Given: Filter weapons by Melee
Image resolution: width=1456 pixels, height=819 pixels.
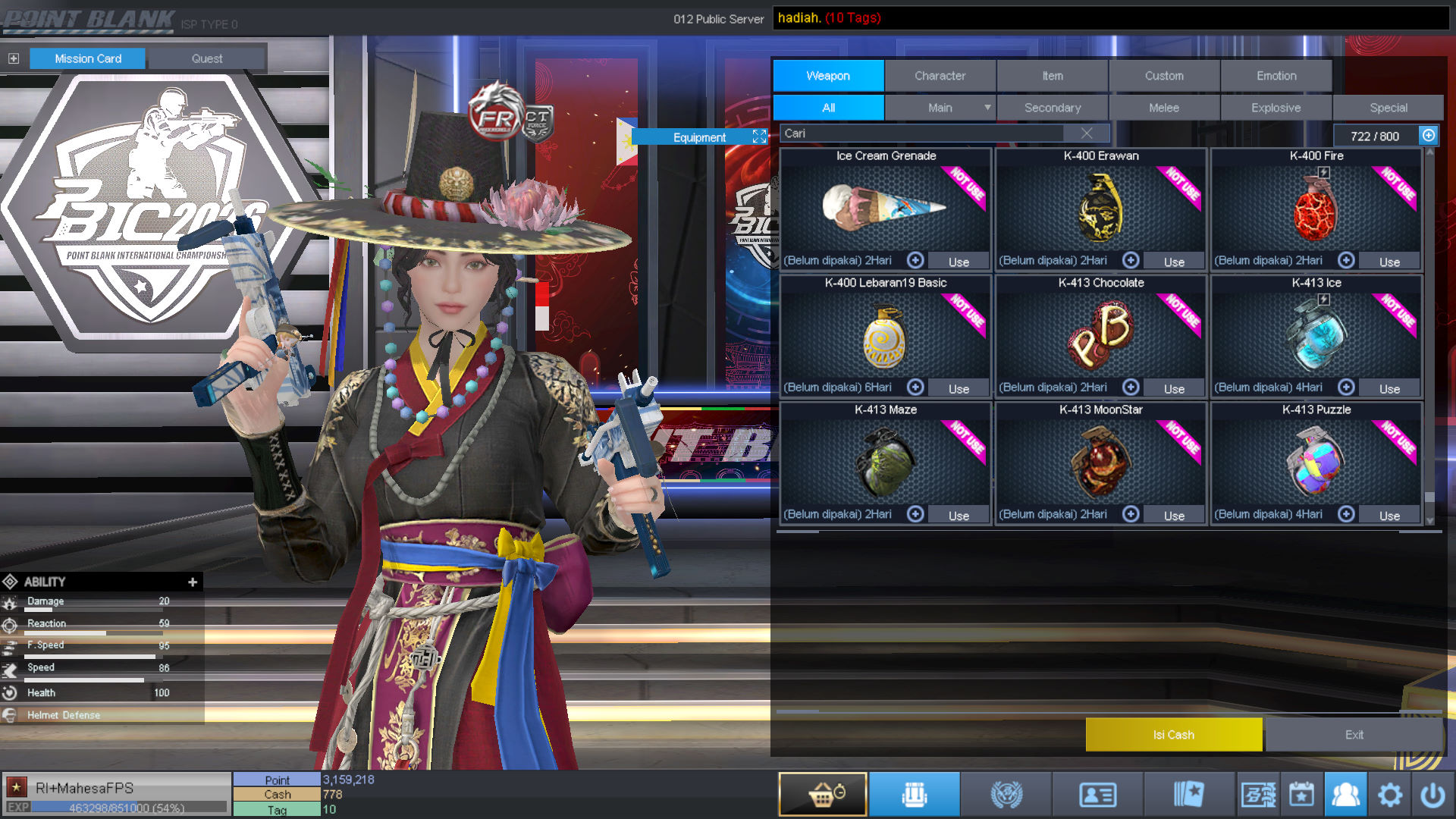Looking at the screenshot, I should [1164, 108].
